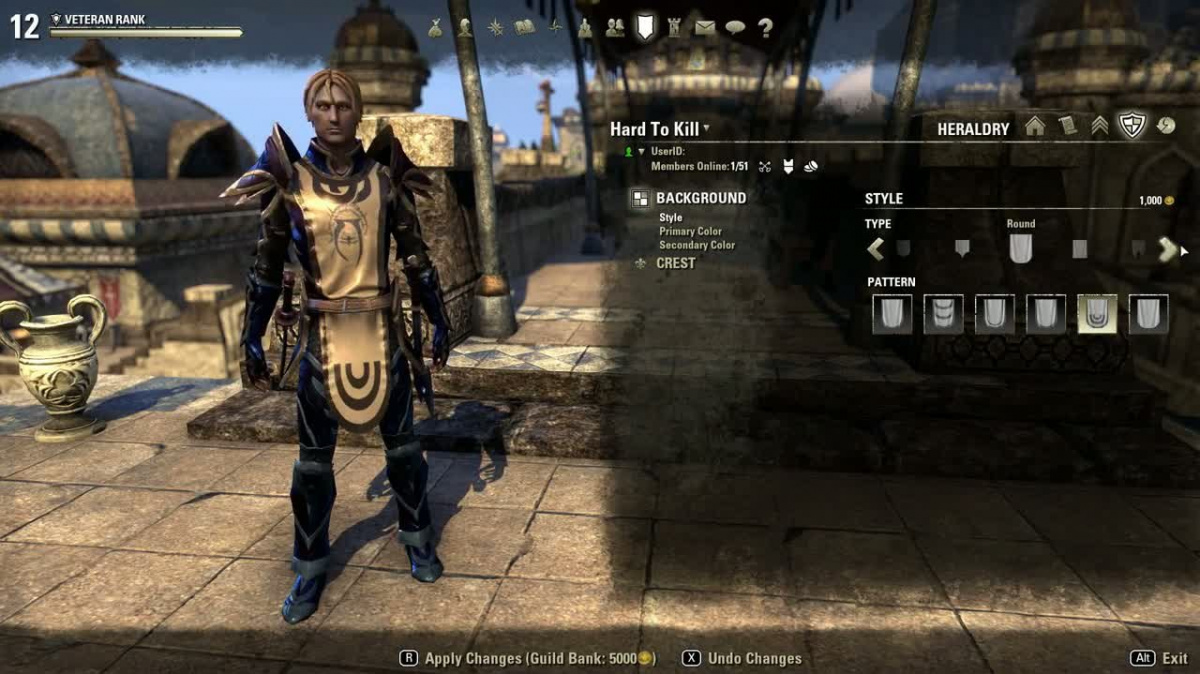Go to previous tabard type with left arrow
Screen dimensions: 1200x674
tap(876, 249)
